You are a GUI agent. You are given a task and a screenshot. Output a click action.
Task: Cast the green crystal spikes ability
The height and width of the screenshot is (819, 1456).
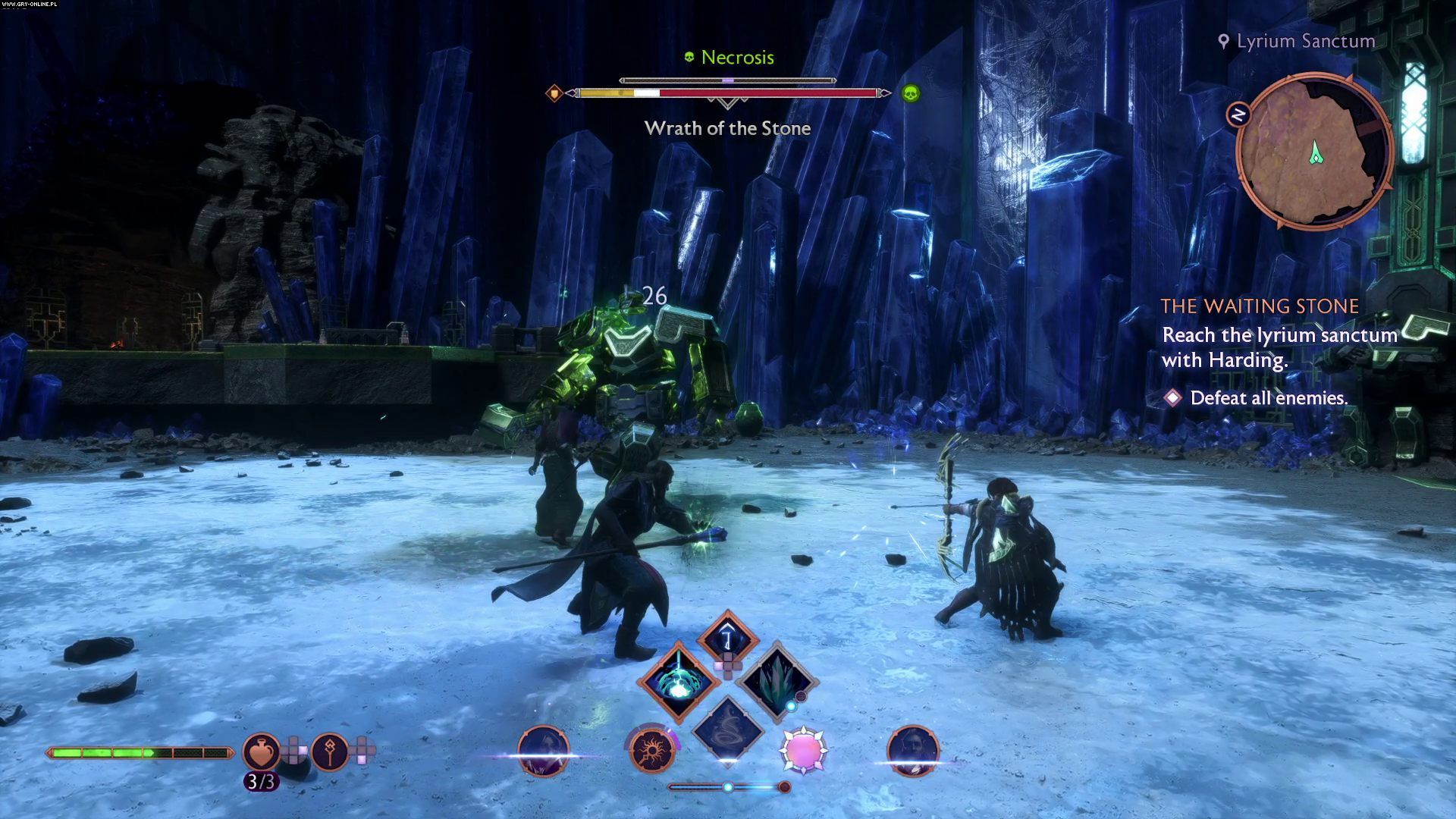coord(777,679)
